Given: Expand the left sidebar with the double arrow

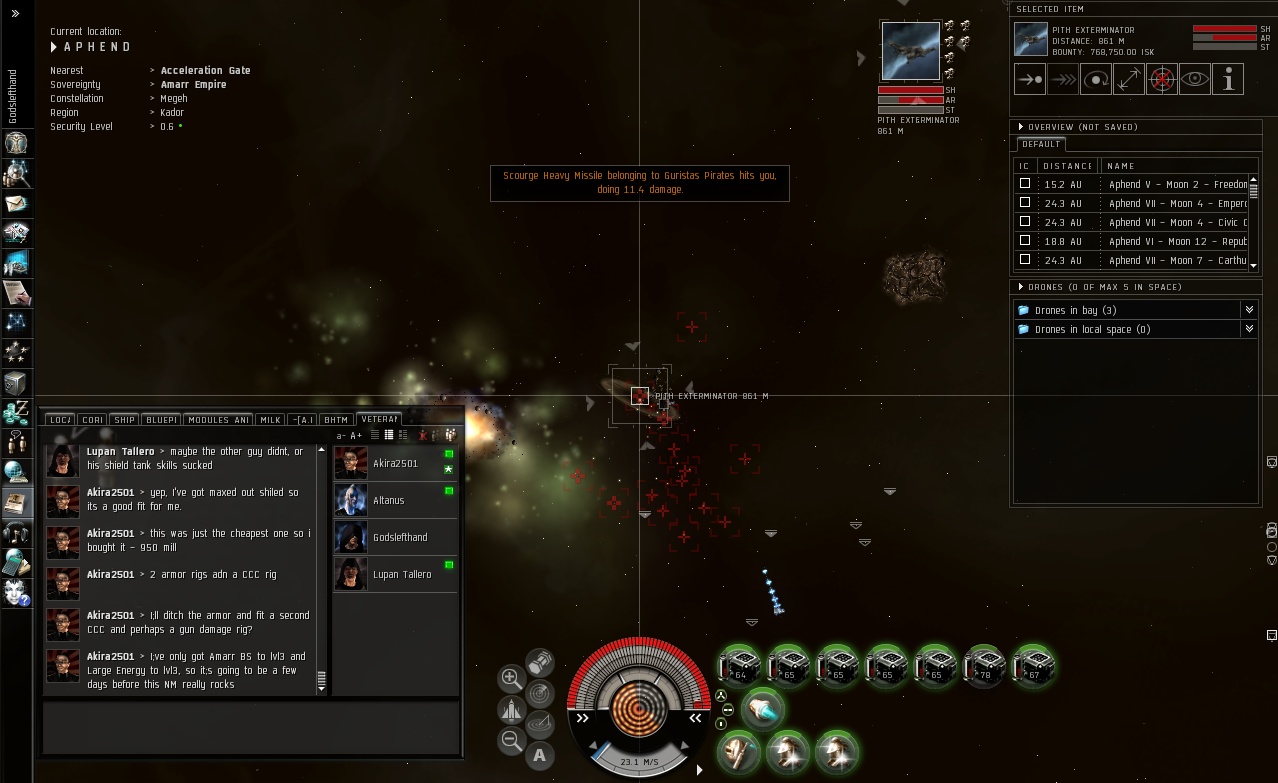Looking at the screenshot, I should pos(15,14).
